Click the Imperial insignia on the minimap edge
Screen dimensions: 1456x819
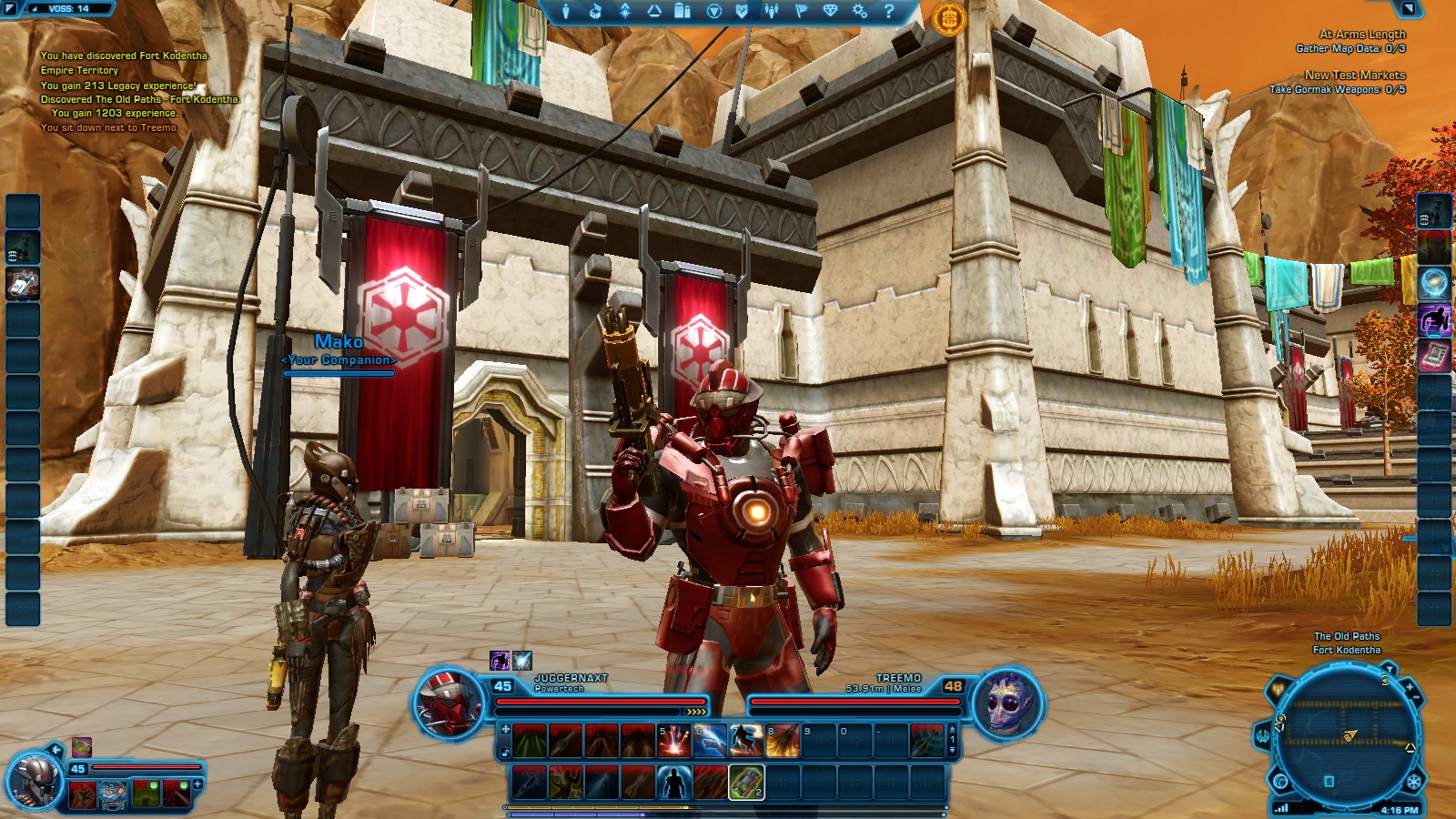pyautogui.click(x=1414, y=781)
